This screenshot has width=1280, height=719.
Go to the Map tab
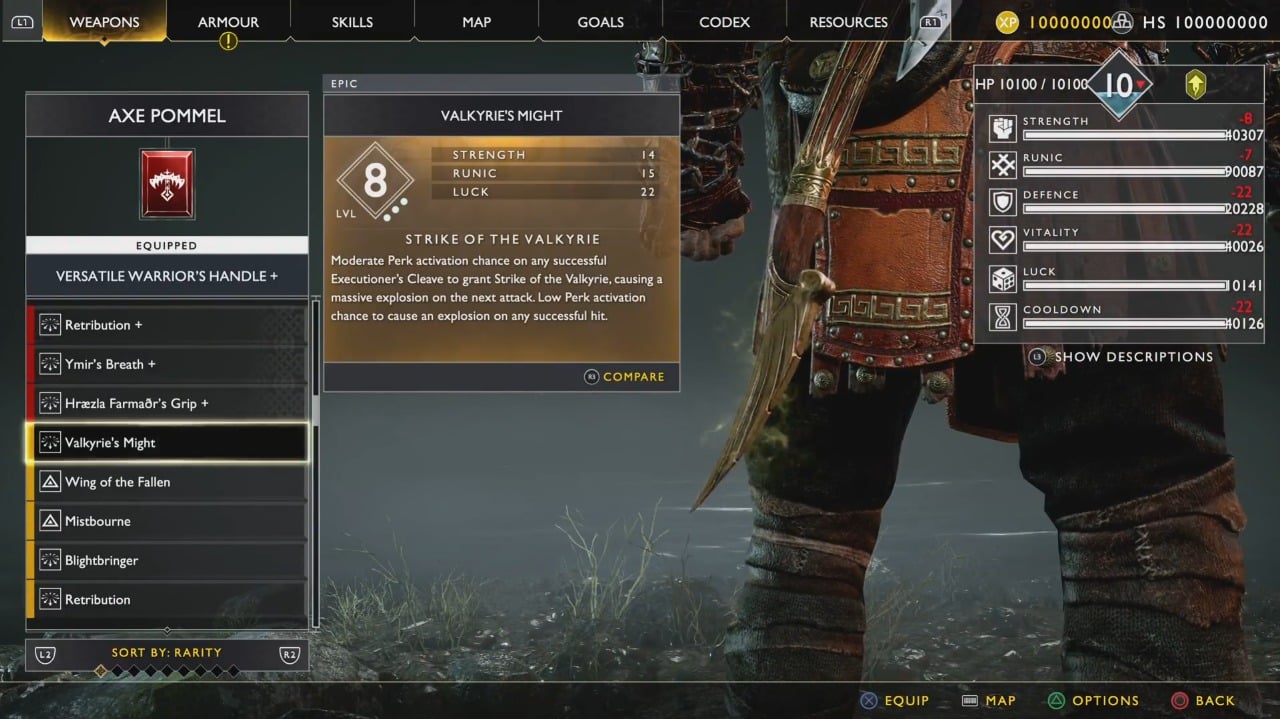pos(477,22)
